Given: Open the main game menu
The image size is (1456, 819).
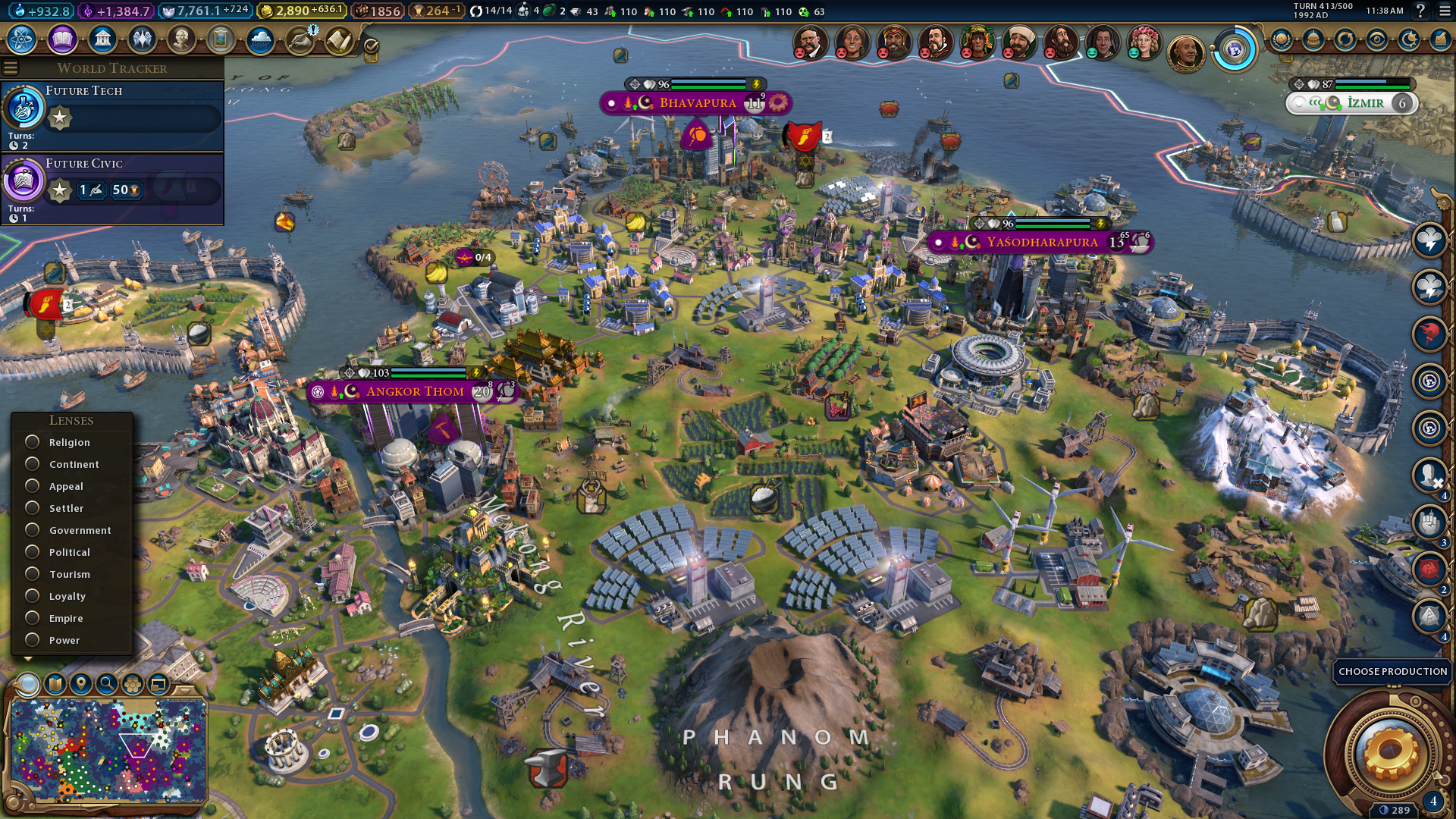Looking at the screenshot, I should pos(1445,11).
